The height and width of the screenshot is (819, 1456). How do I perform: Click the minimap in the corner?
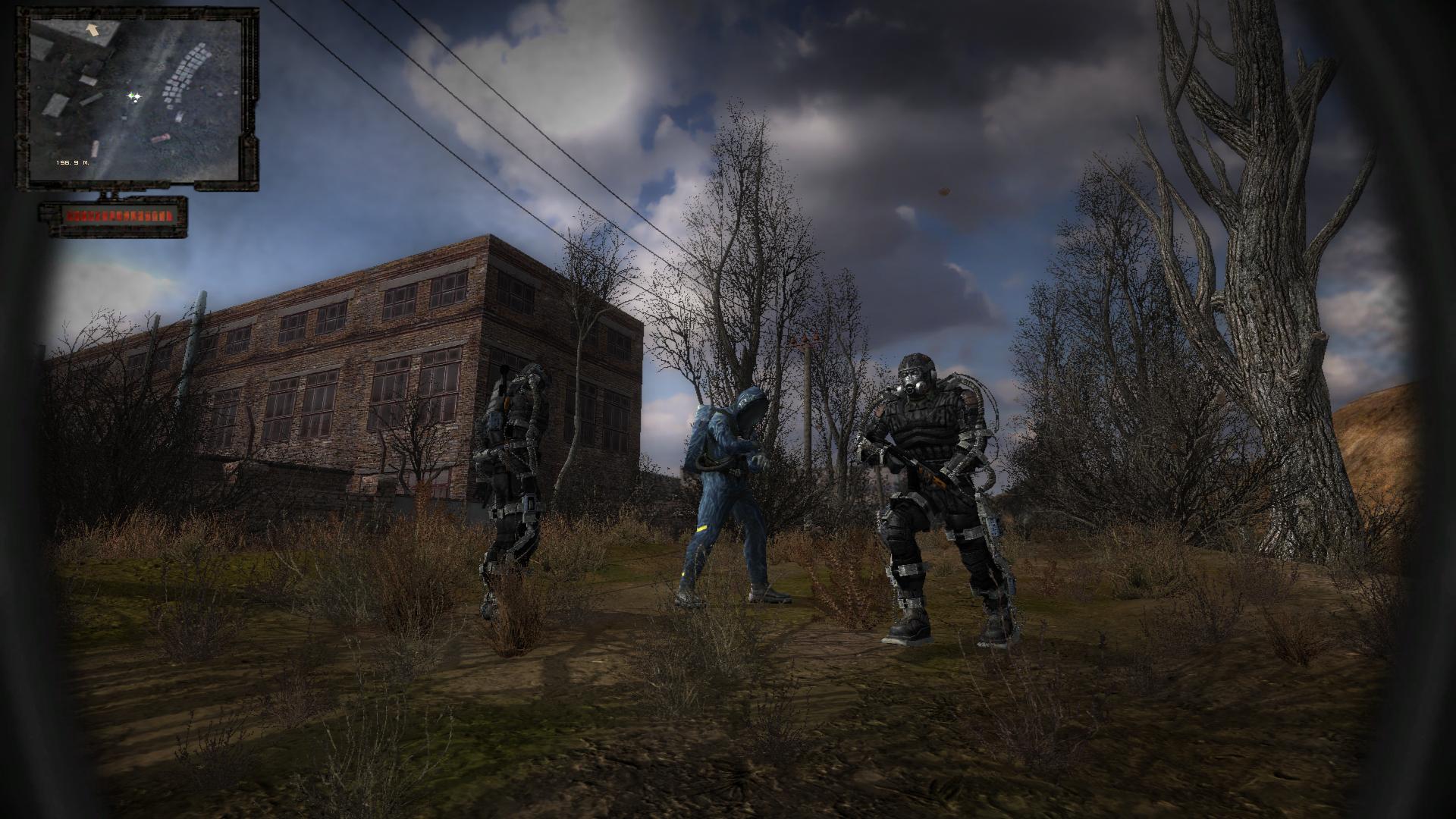pyautogui.click(x=138, y=99)
